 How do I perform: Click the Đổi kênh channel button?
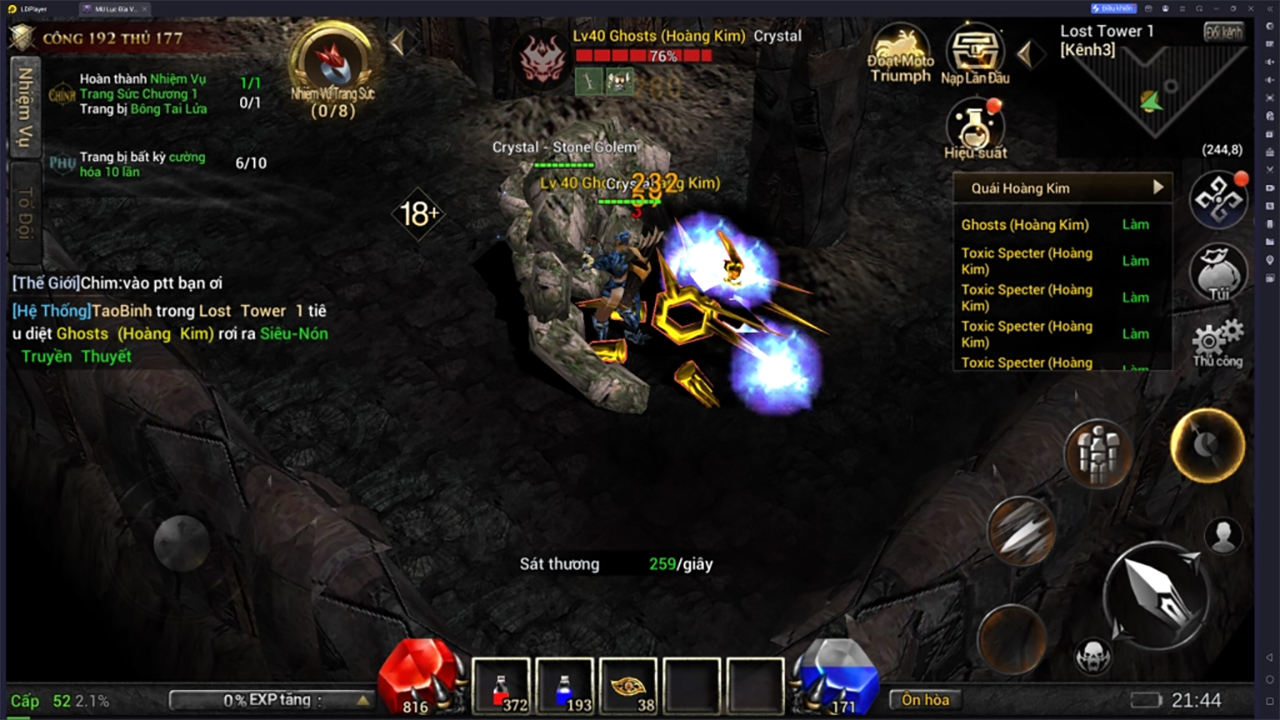(1224, 31)
